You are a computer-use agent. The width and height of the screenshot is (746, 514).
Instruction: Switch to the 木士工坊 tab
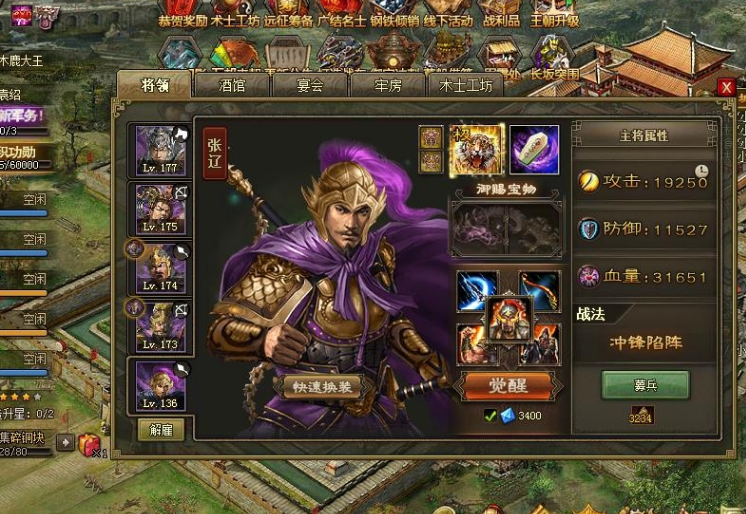[x=466, y=86]
